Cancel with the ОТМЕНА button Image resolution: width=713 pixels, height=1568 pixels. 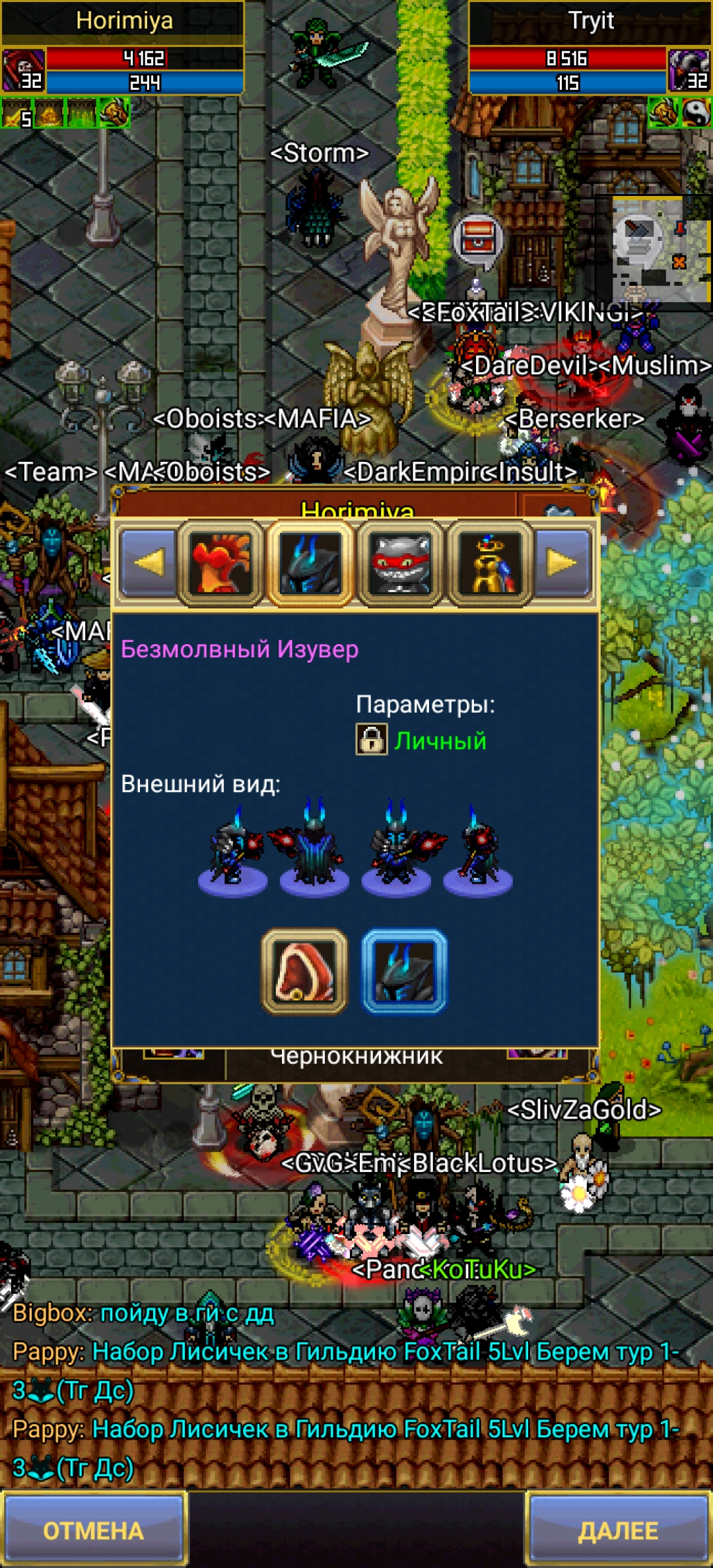(93, 1530)
